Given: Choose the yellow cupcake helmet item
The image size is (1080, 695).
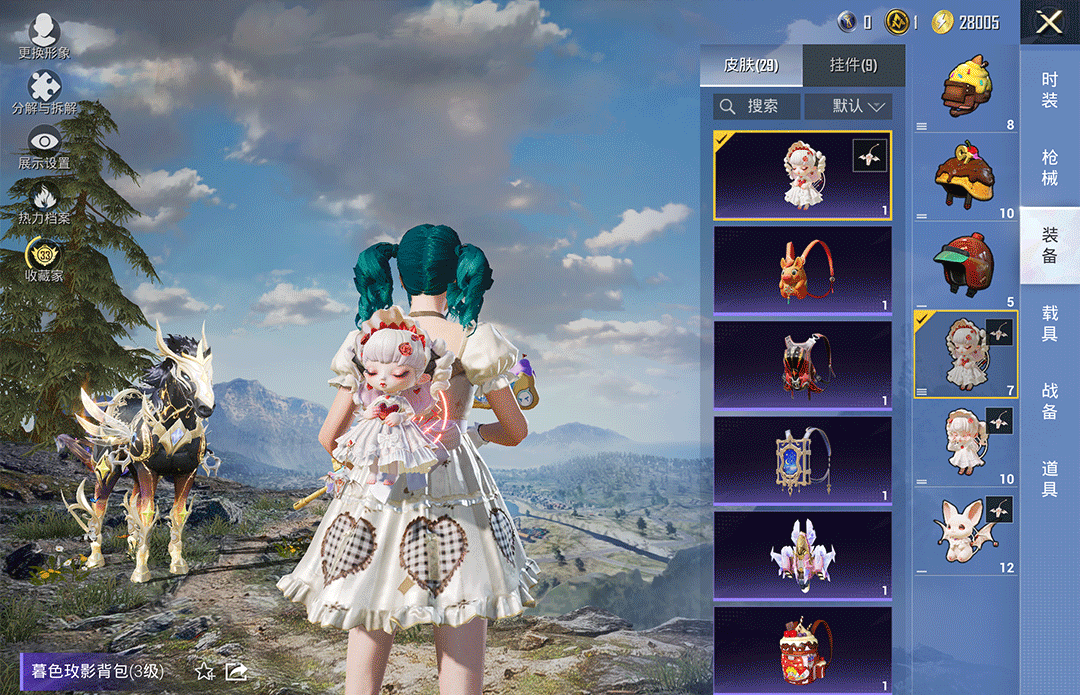Looking at the screenshot, I should pos(965,88).
